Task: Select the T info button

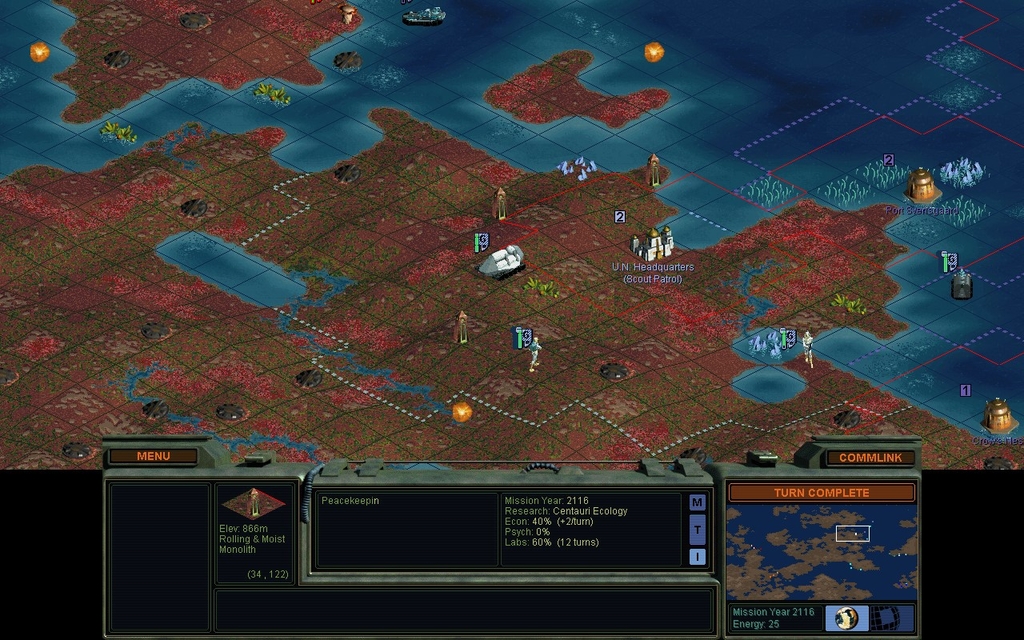Action: (x=697, y=529)
